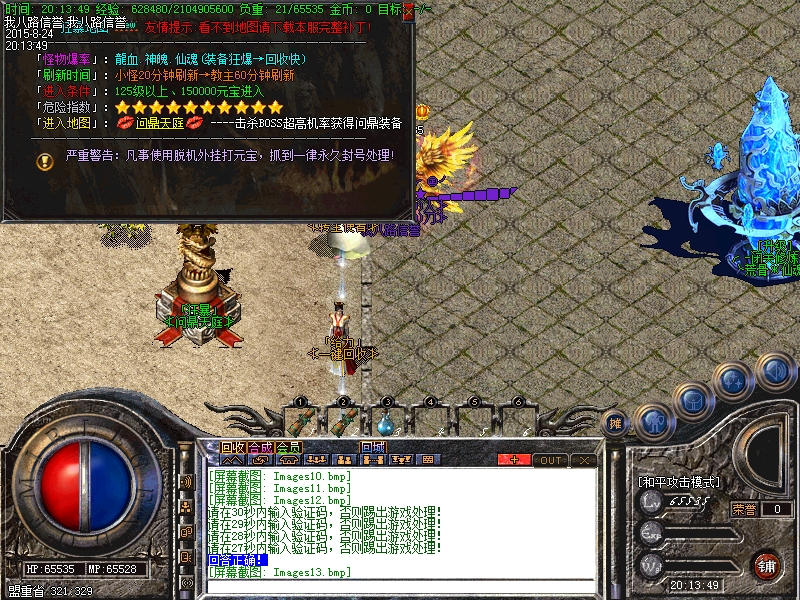Click the chat text input line
The width and height of the screenshot is (800, 600).
pos(400,585)
